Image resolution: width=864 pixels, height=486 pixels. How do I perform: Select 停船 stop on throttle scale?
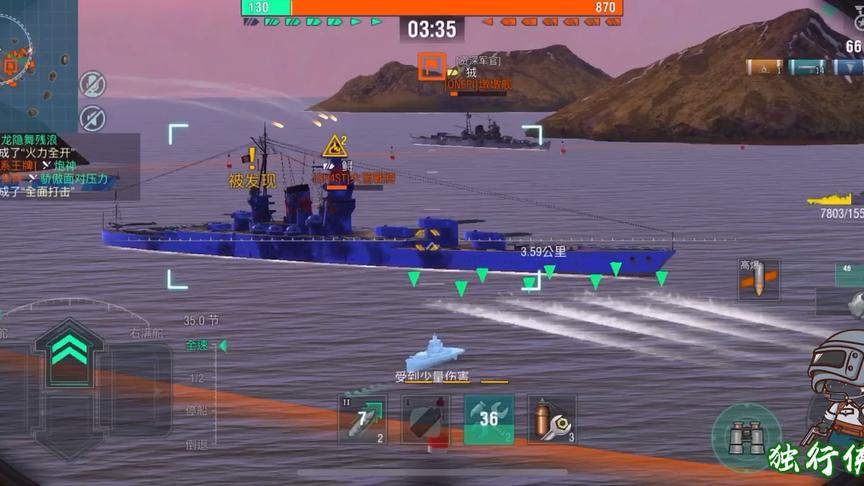click(x=197, y=411)
